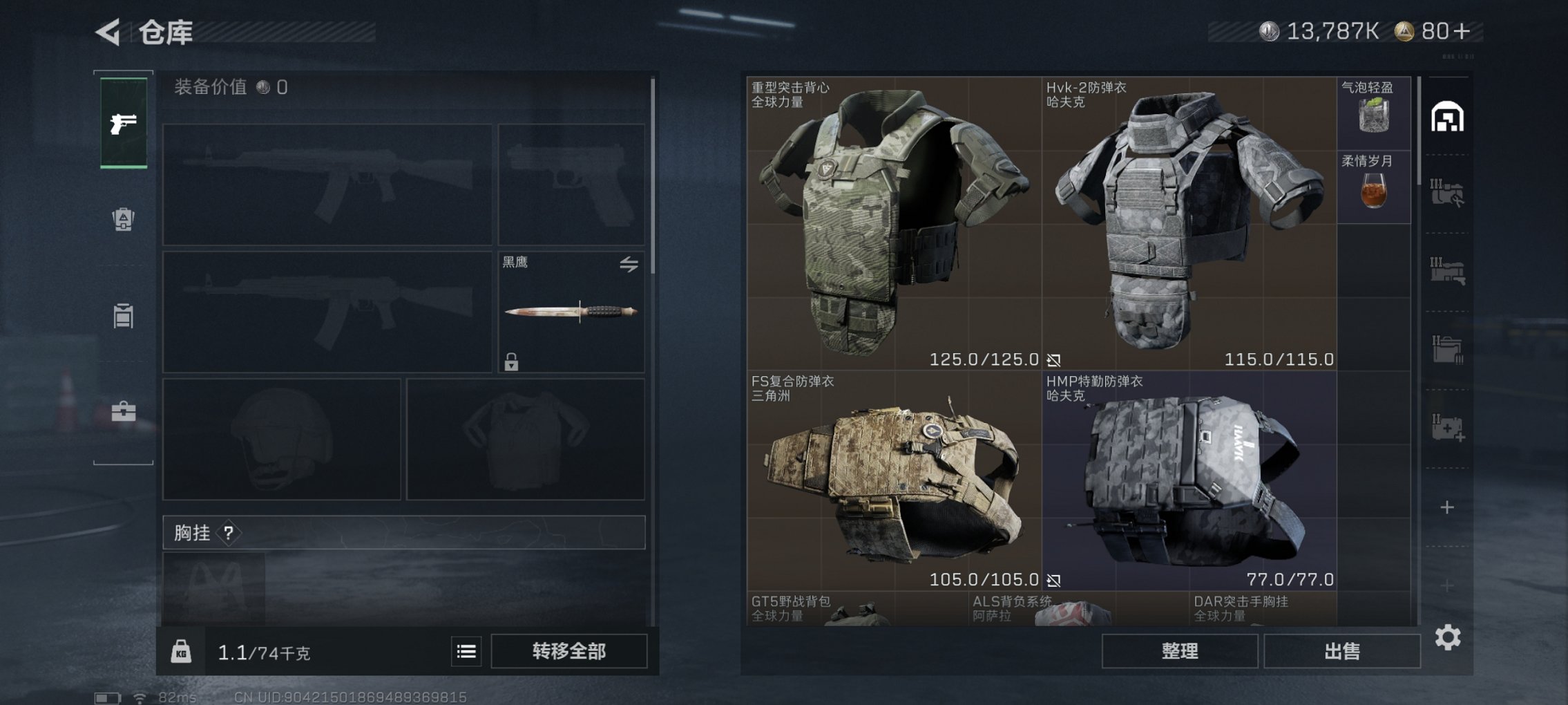Select the pistol loadout tab
Viewport: 1568px width, 705px height.
(x=124, y=123)
